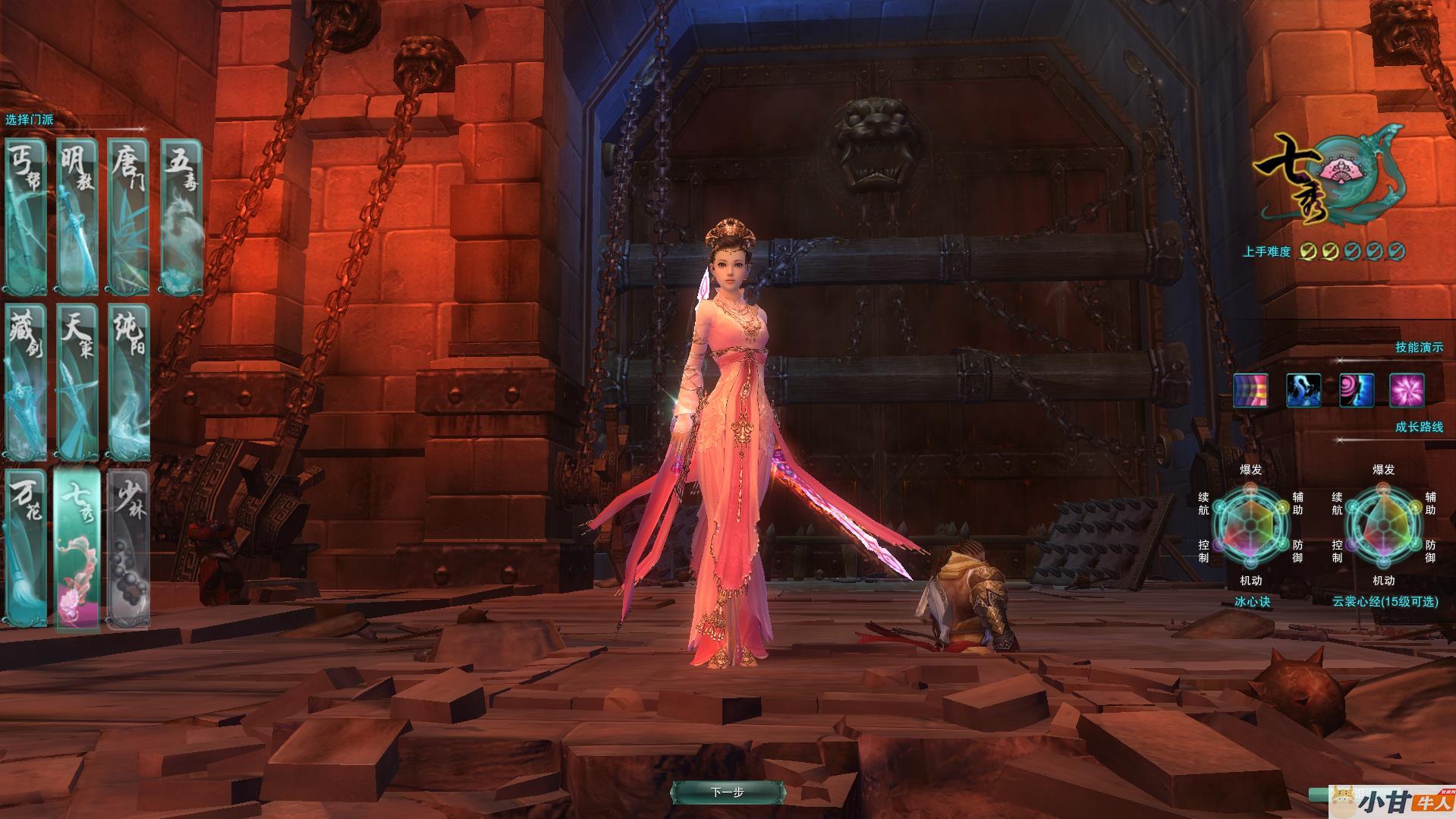Choose the 藏剑 sect tile

click(25, 382)
